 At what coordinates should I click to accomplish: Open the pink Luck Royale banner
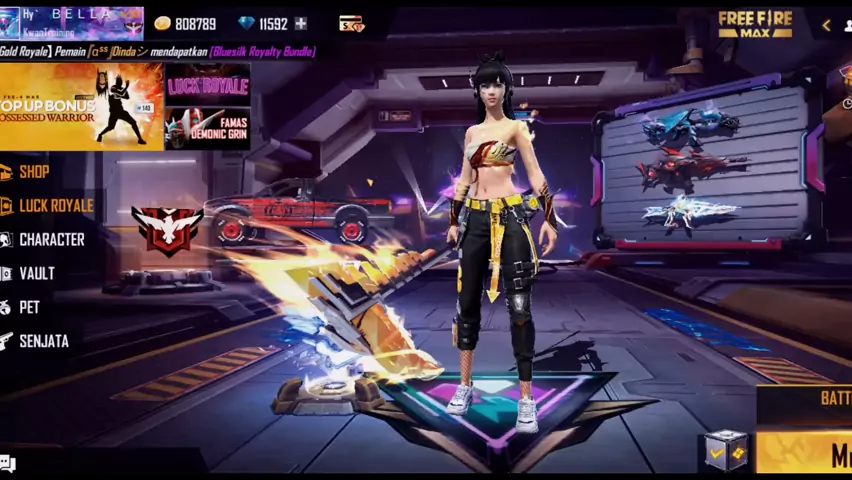[207, 84]
